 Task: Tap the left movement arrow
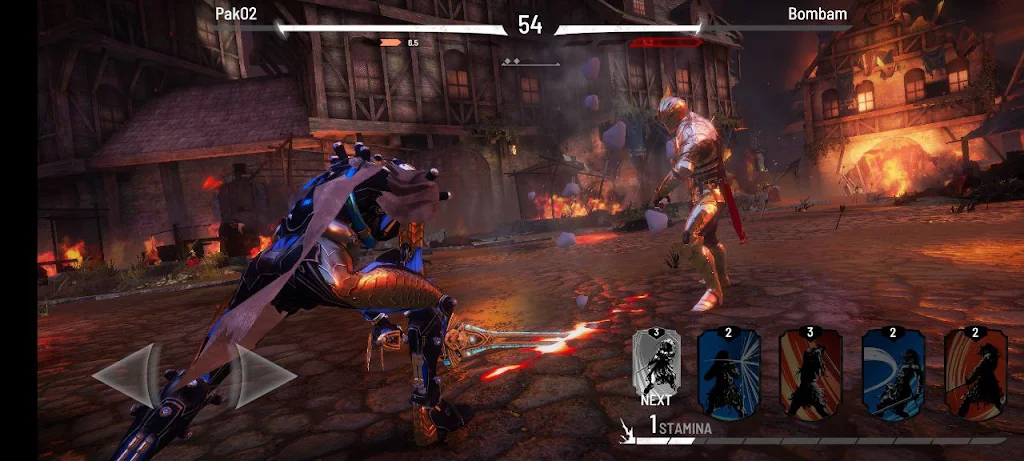coord(127,376)
